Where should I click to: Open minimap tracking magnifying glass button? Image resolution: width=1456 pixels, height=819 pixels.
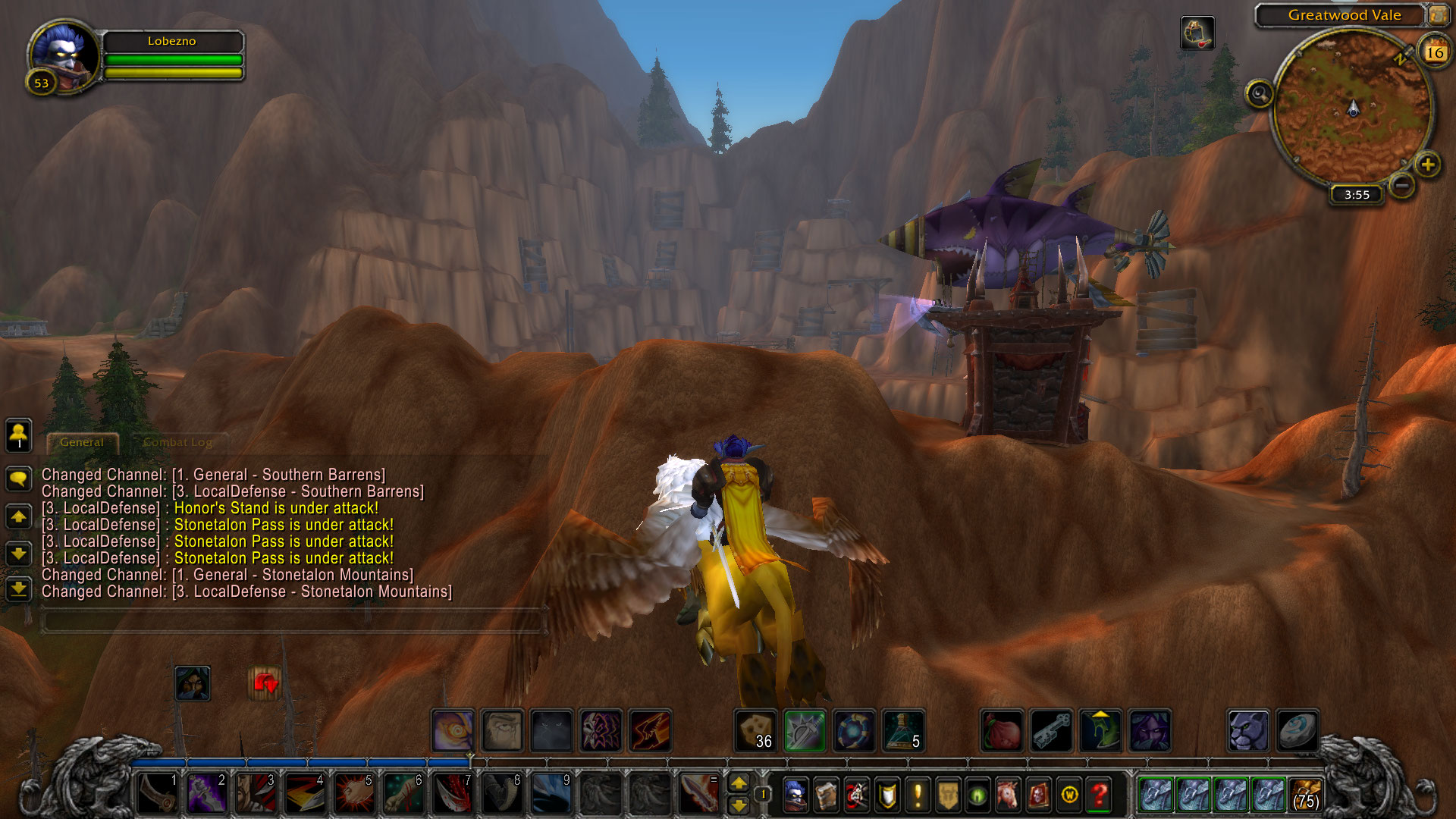[x=1260, y=95]
